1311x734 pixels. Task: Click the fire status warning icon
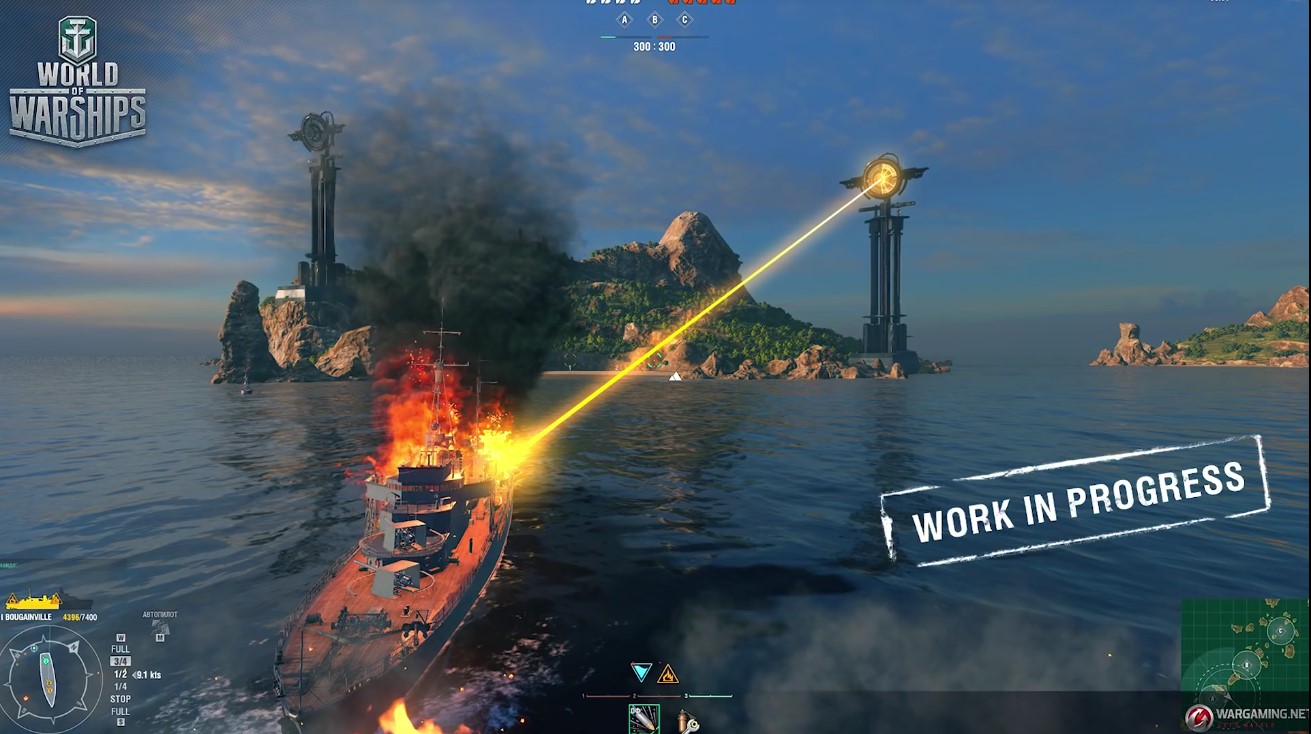point(667,673)
